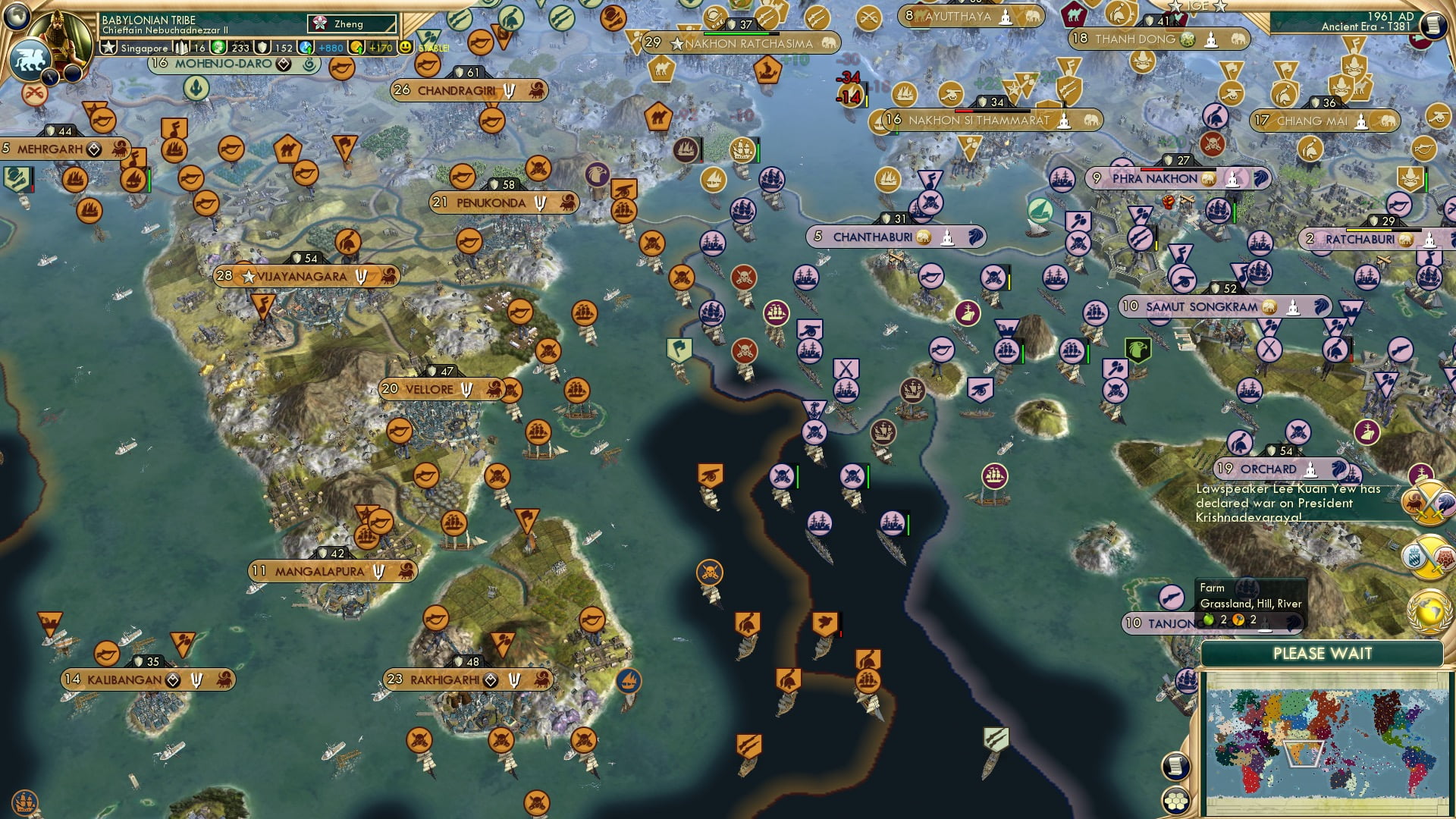The height and width of the screenshot is (819, 1456).
Task: Click the globe button in the top-left corner
Action: tap(17, 17)
